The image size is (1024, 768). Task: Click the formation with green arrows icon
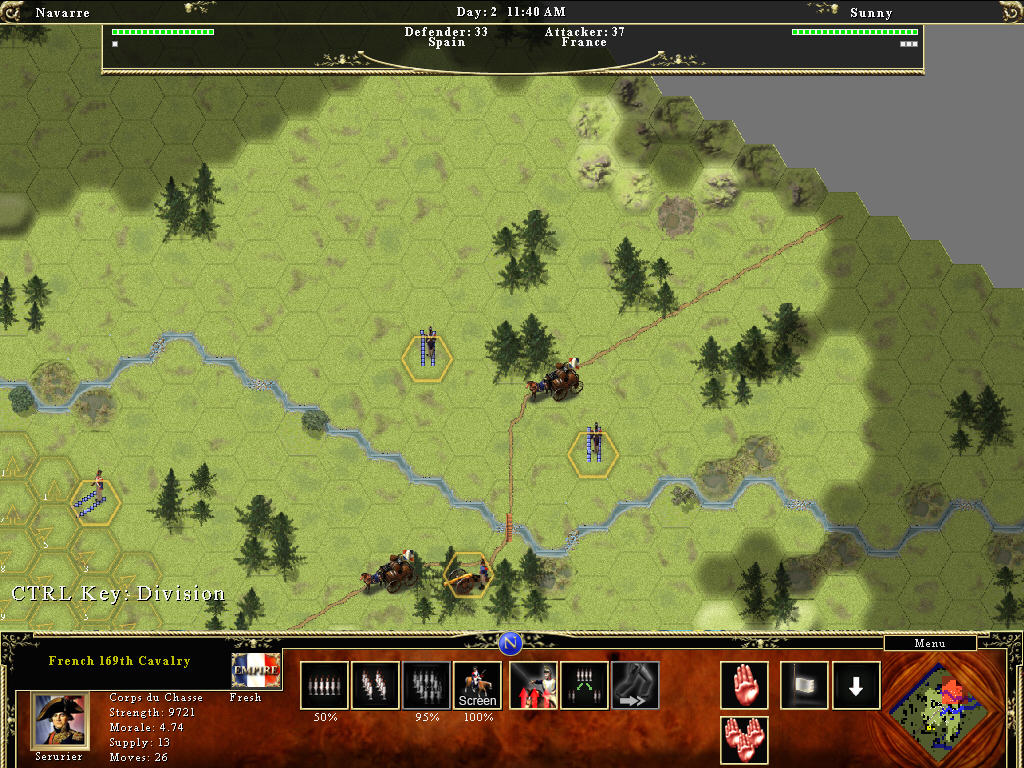point(584,685)
